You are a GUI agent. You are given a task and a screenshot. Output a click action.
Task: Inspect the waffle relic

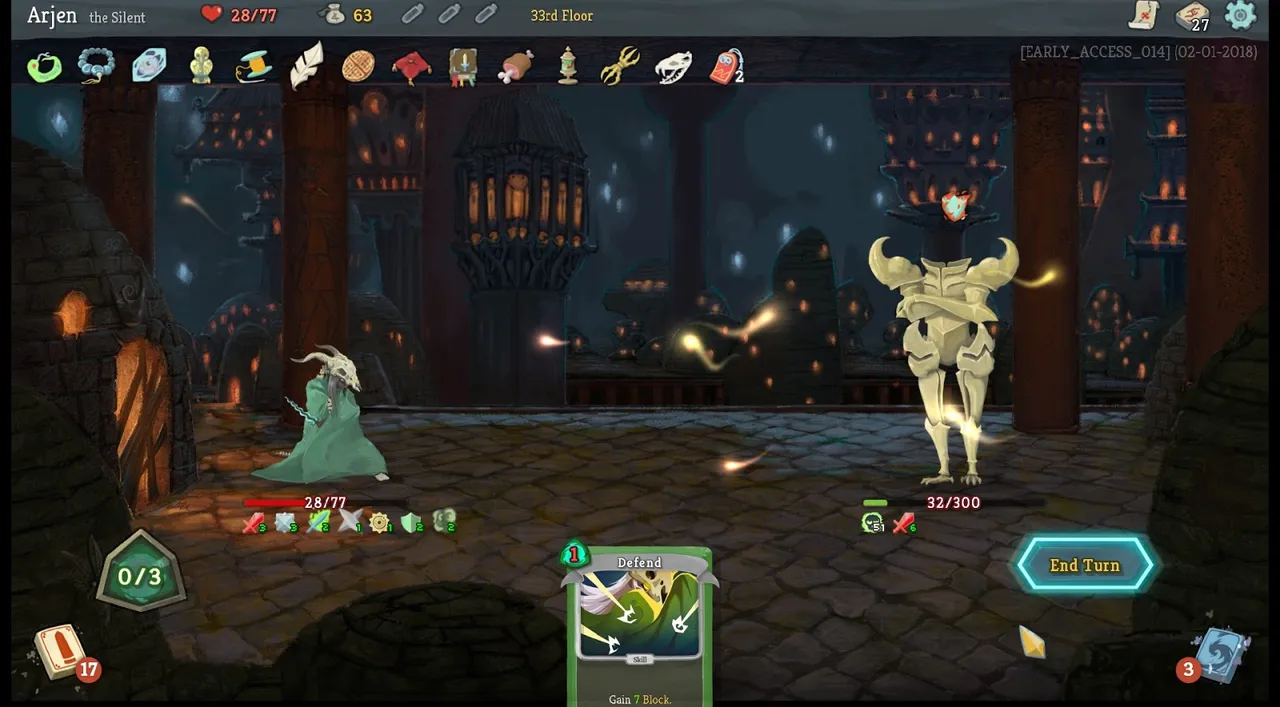click(x=358, y=67)
